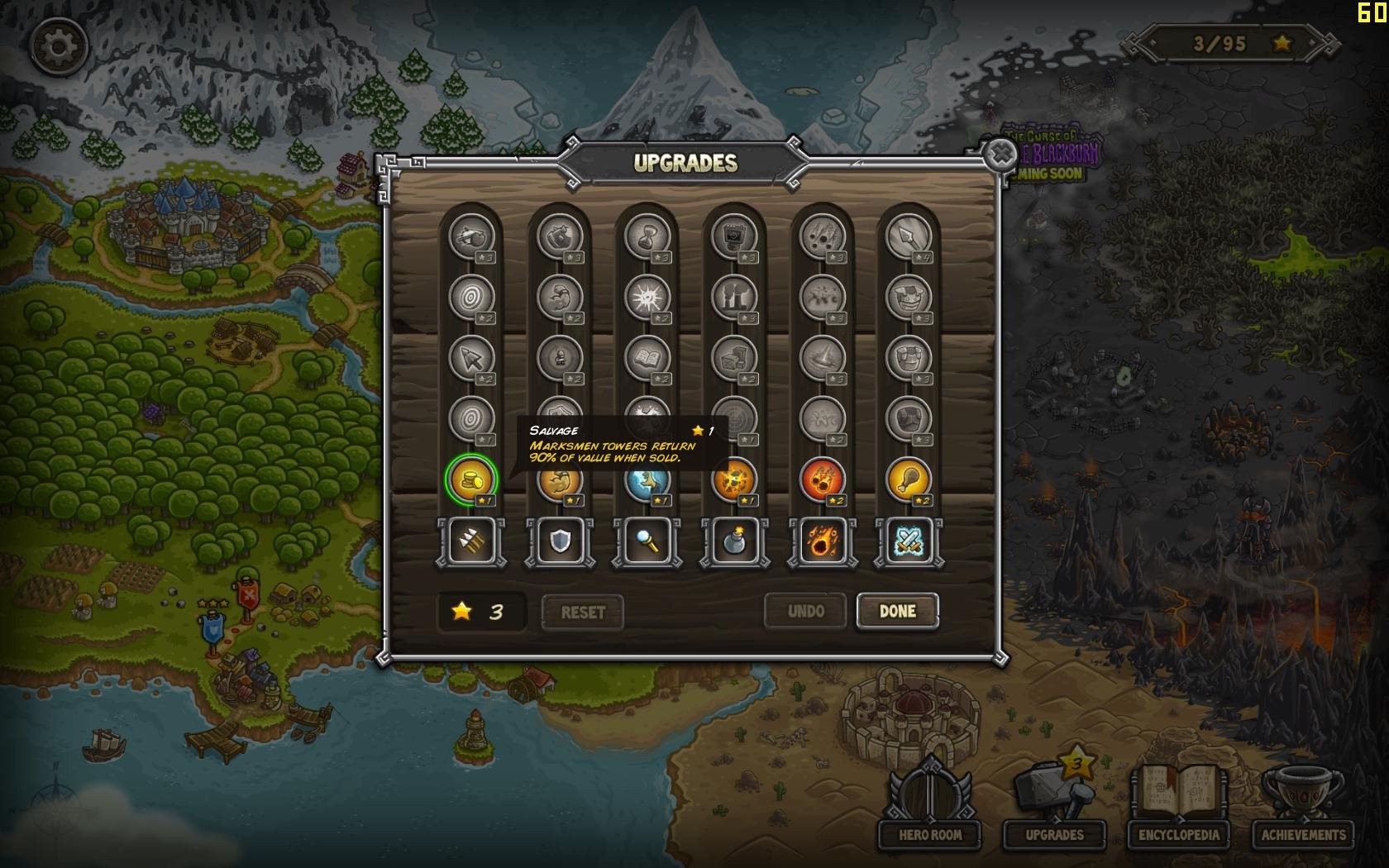Select the orange explosion artillery upgrade
1389x868 pixels.
(734, 479)
